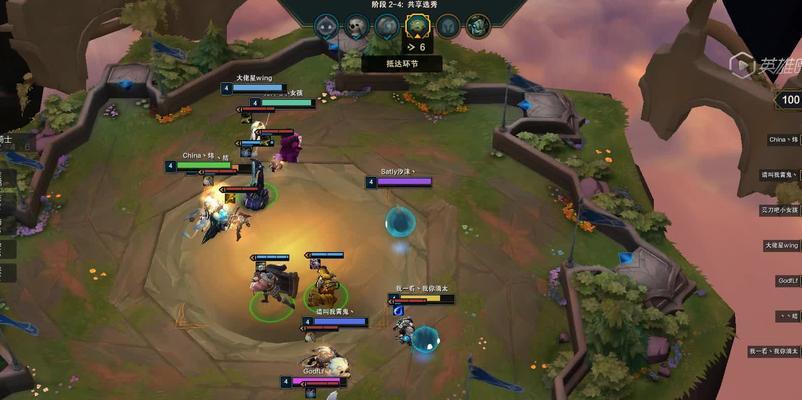Screen dimensions: 802x400
Task: Select the helmet round icon in stage tracker
Action: [448, 27]
